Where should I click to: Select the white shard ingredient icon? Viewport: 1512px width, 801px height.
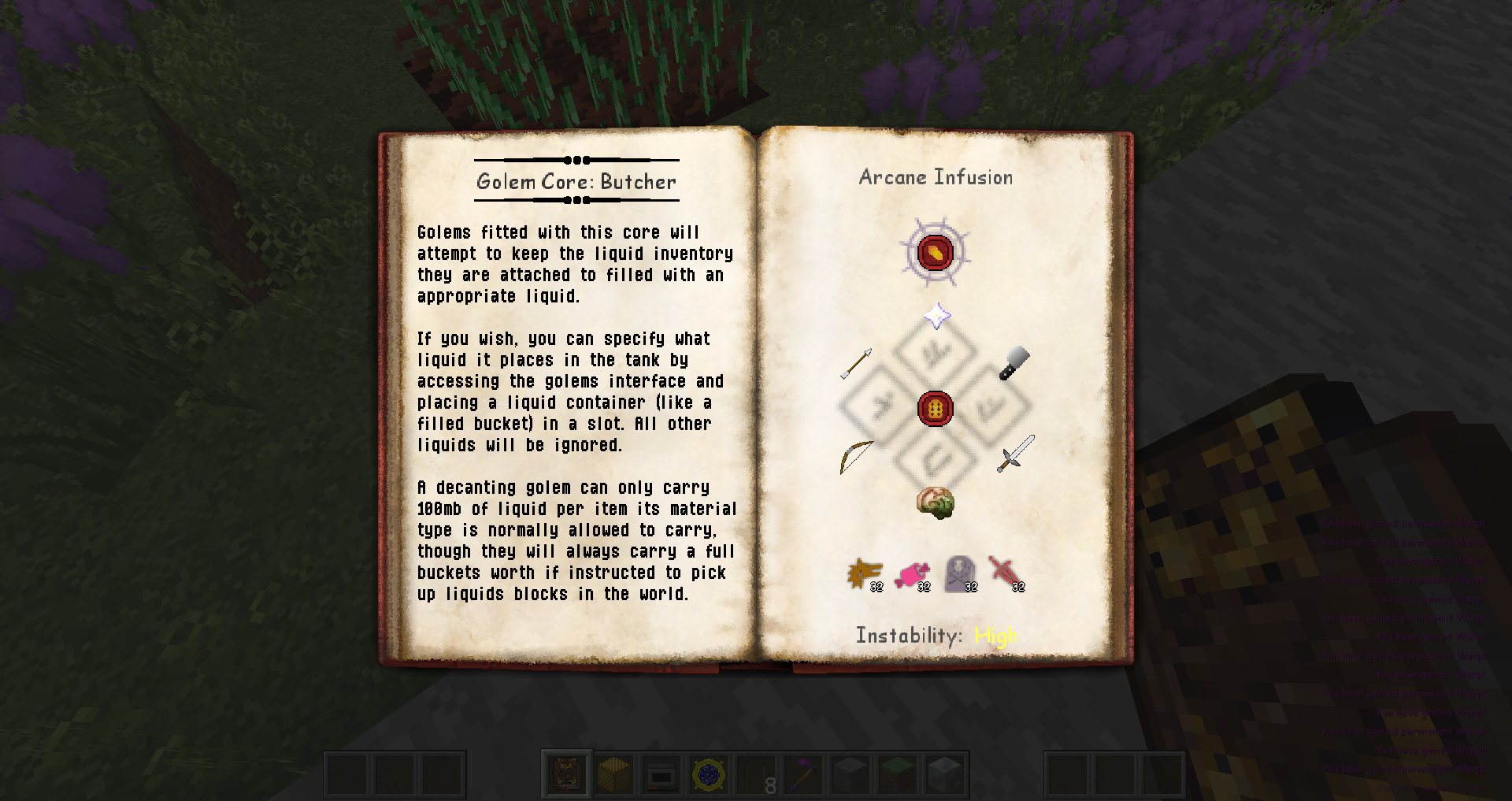coord(936,317)
